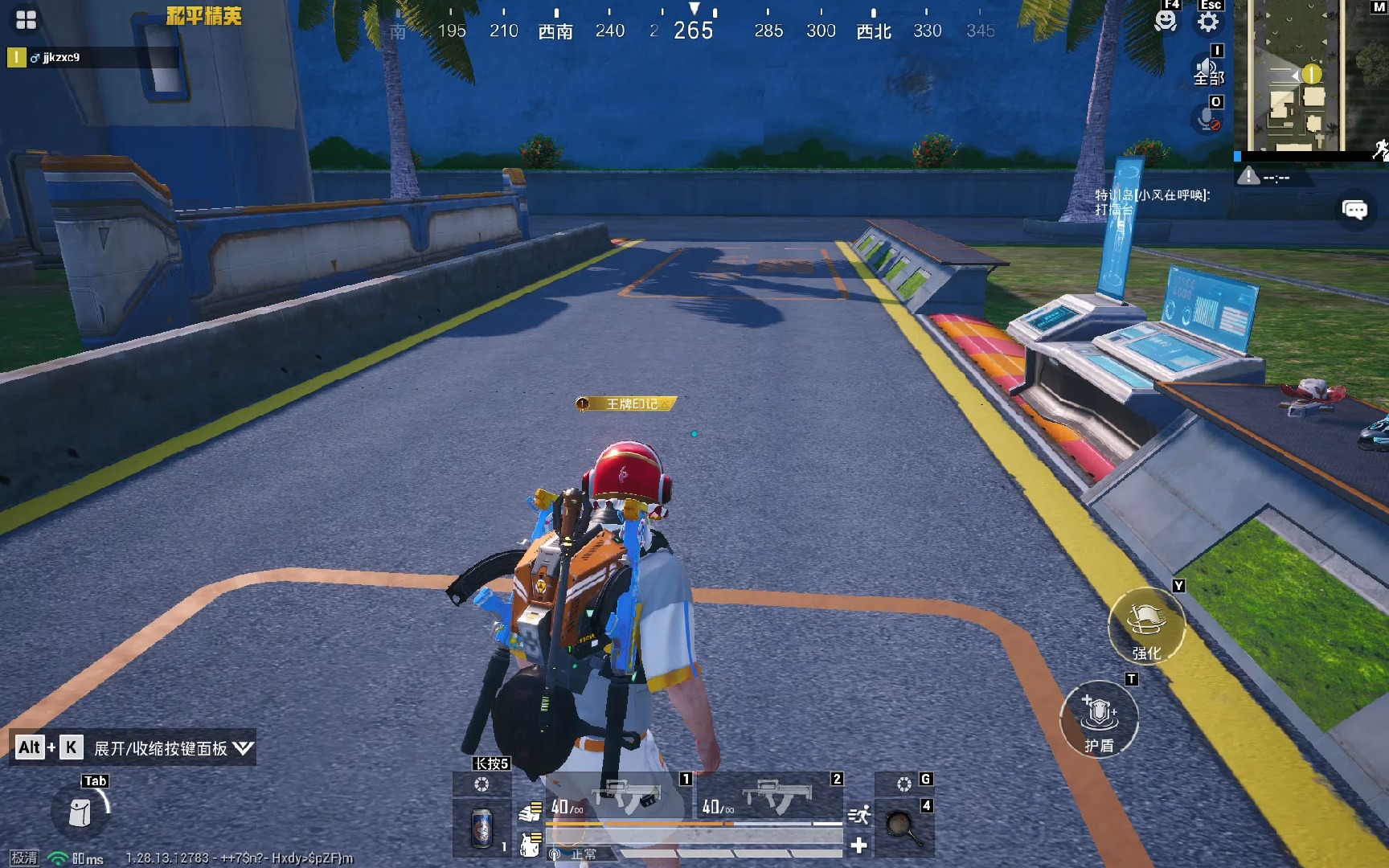1389x868 pixels.
Task: Activate the 强化 helmet enhancement
Action: pos(1146,626)
